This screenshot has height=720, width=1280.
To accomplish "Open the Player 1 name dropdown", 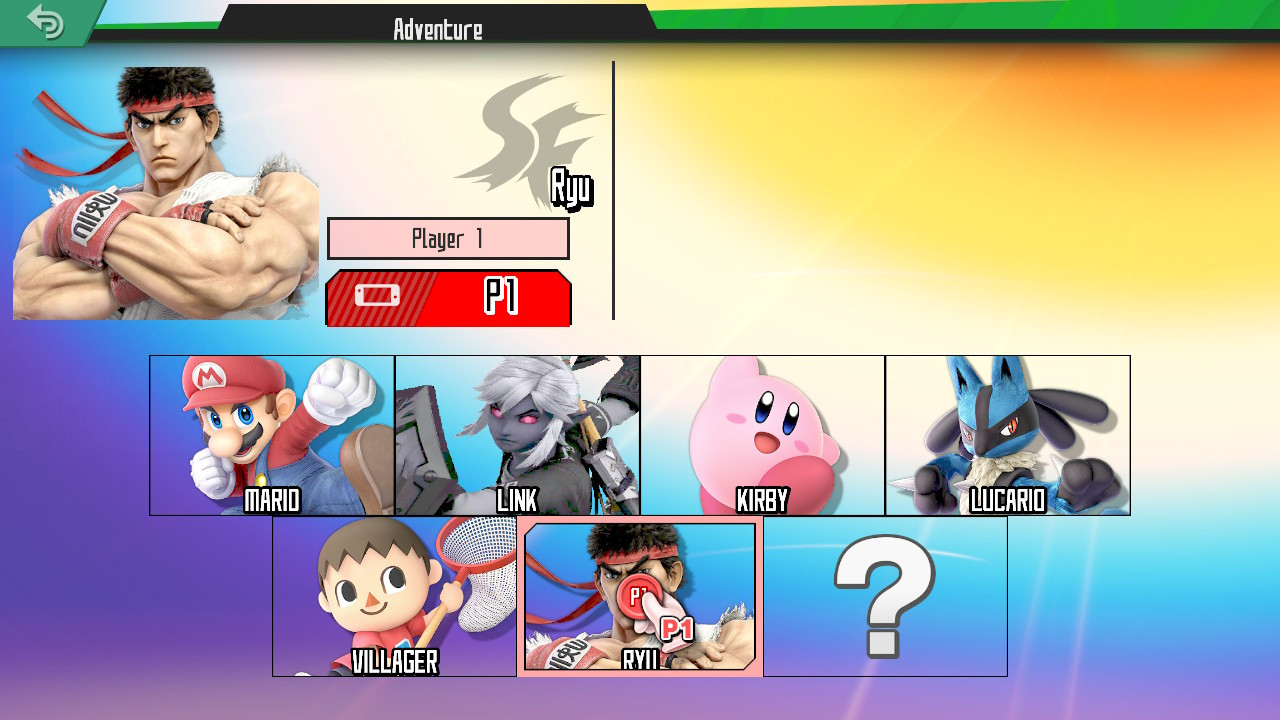I will (x=448, y=238).
